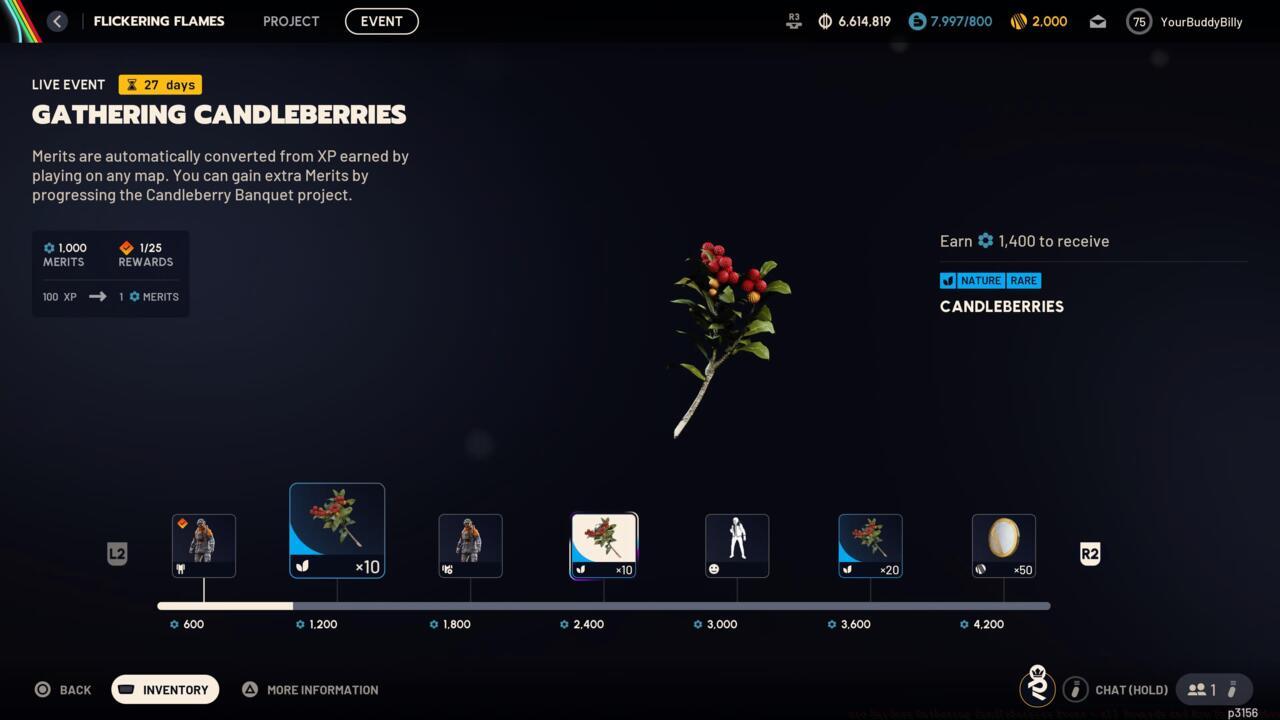Select the Candleberries x10 reward thumbnail

click(x=337, y=530)
